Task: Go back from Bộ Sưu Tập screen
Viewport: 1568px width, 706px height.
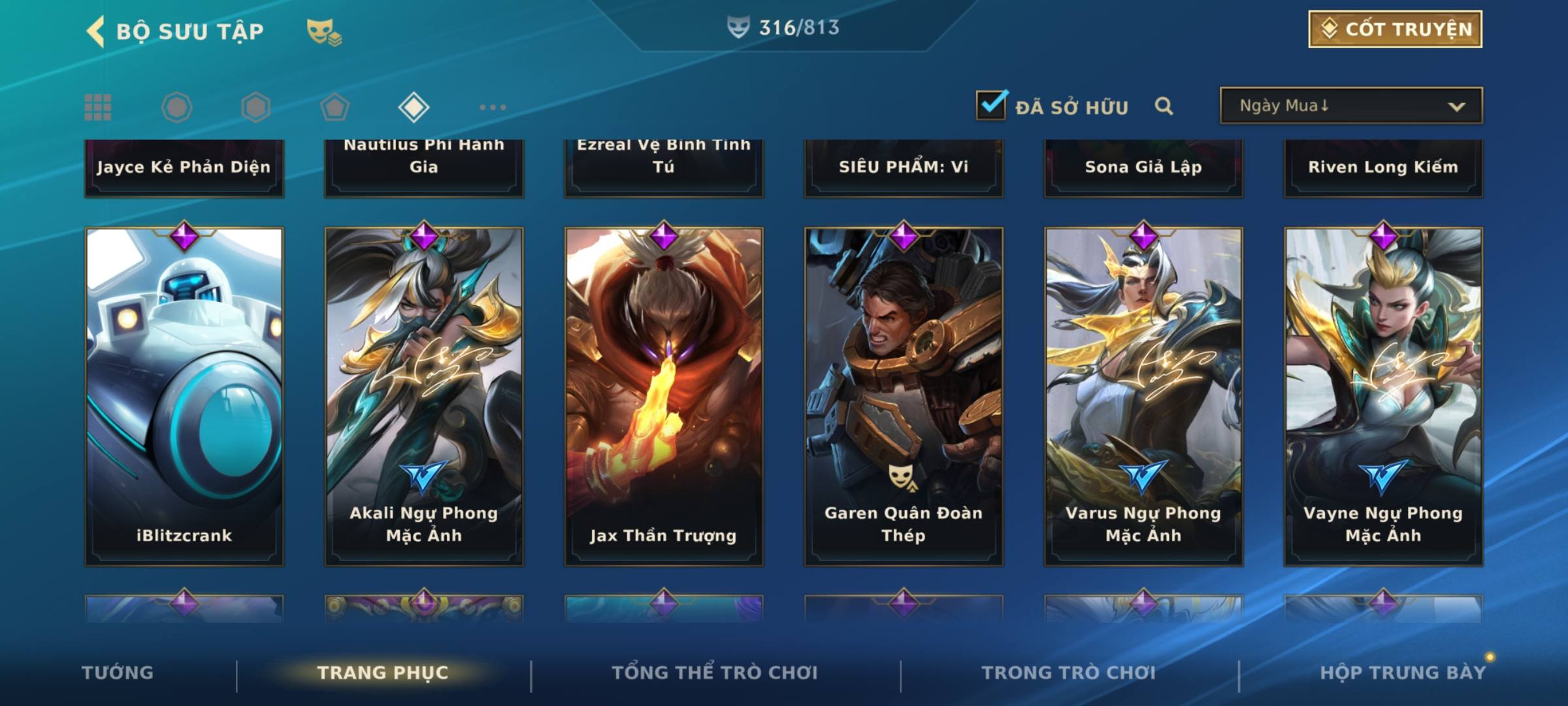Action: pyautogui.click(x=96, y=31)
